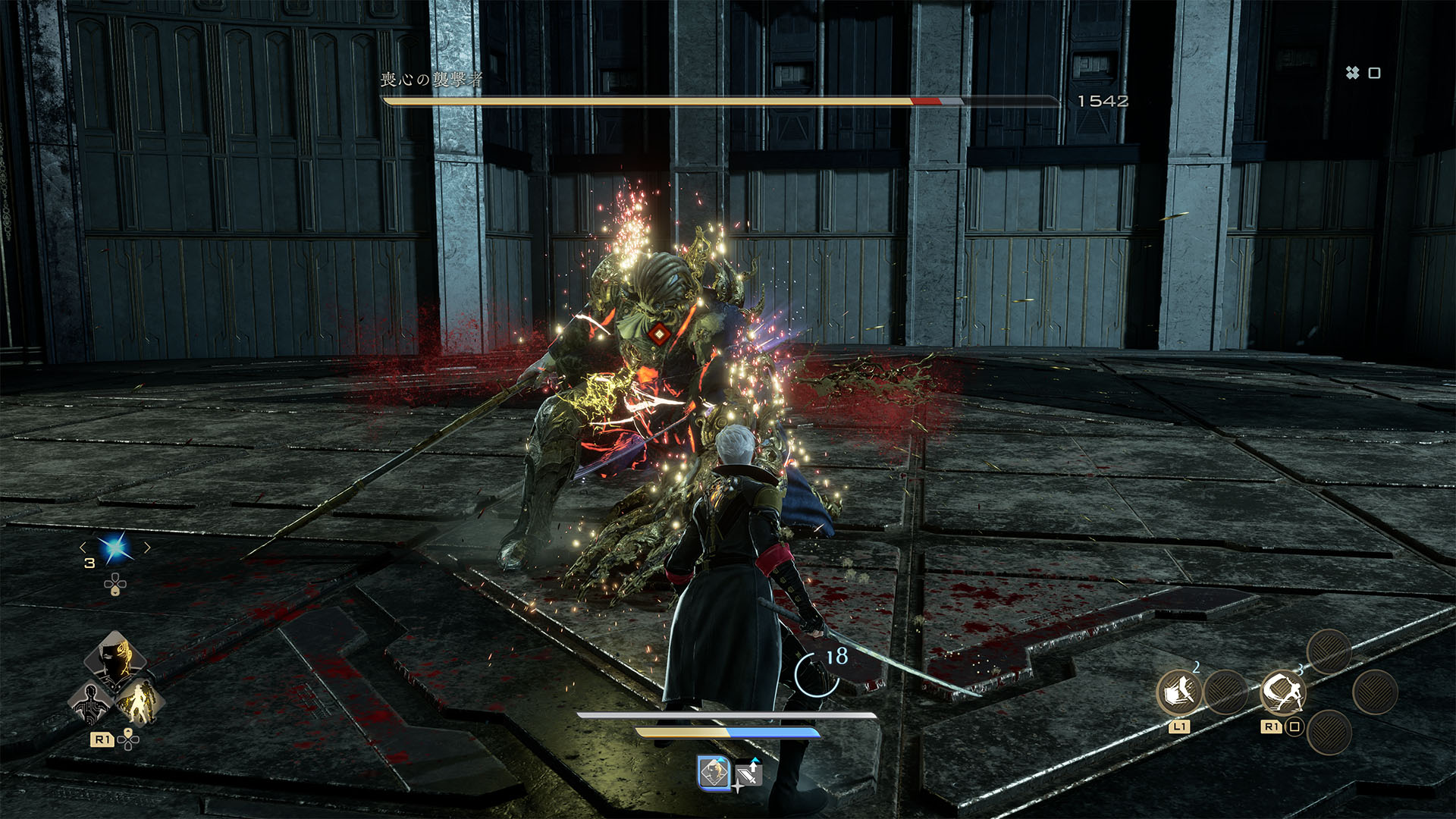Click the blue-framed portrait buff icon
The width and height of the screenshot is (1456, 819).
coord(713,773)
